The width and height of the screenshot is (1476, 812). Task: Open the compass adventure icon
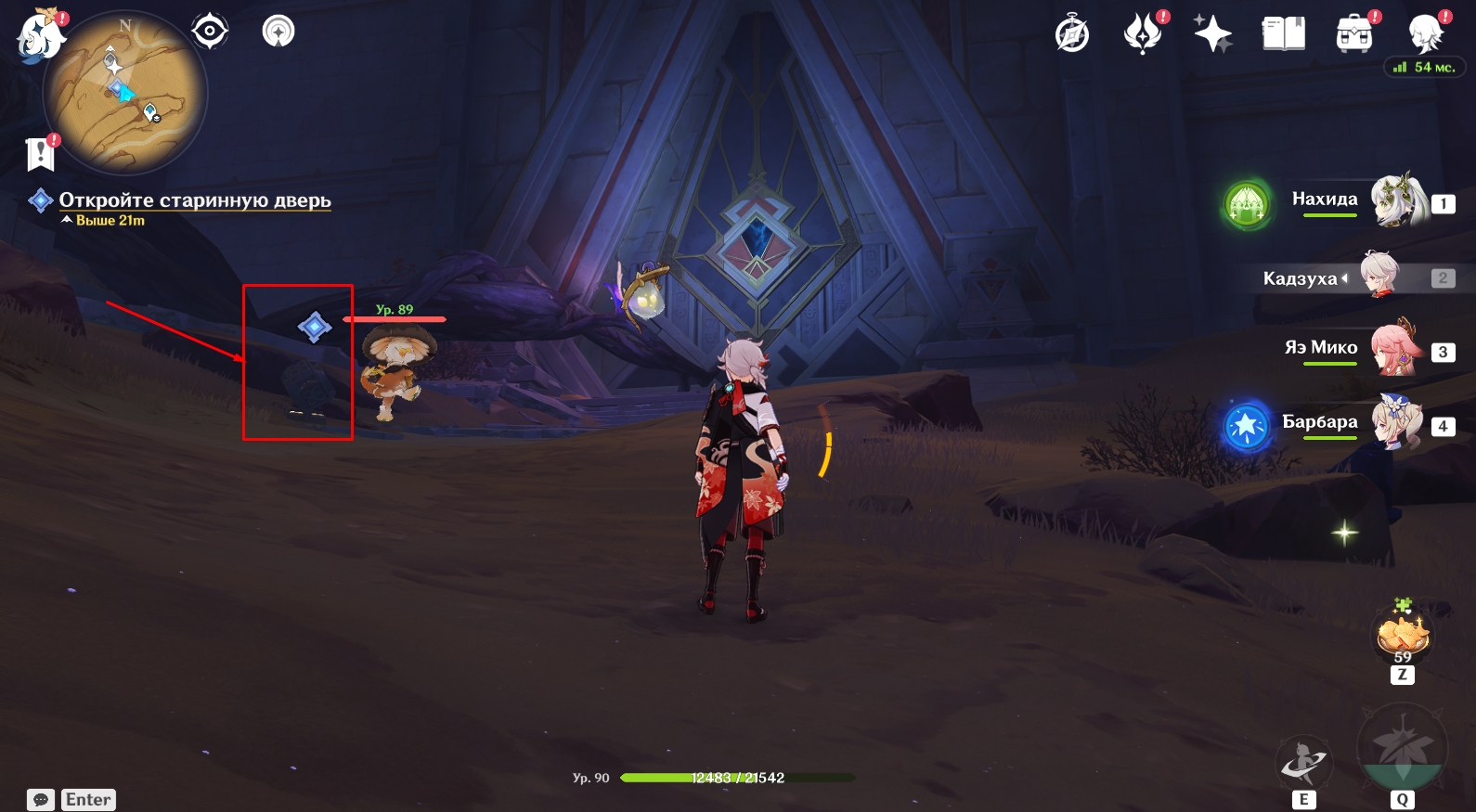point(1072,35)
